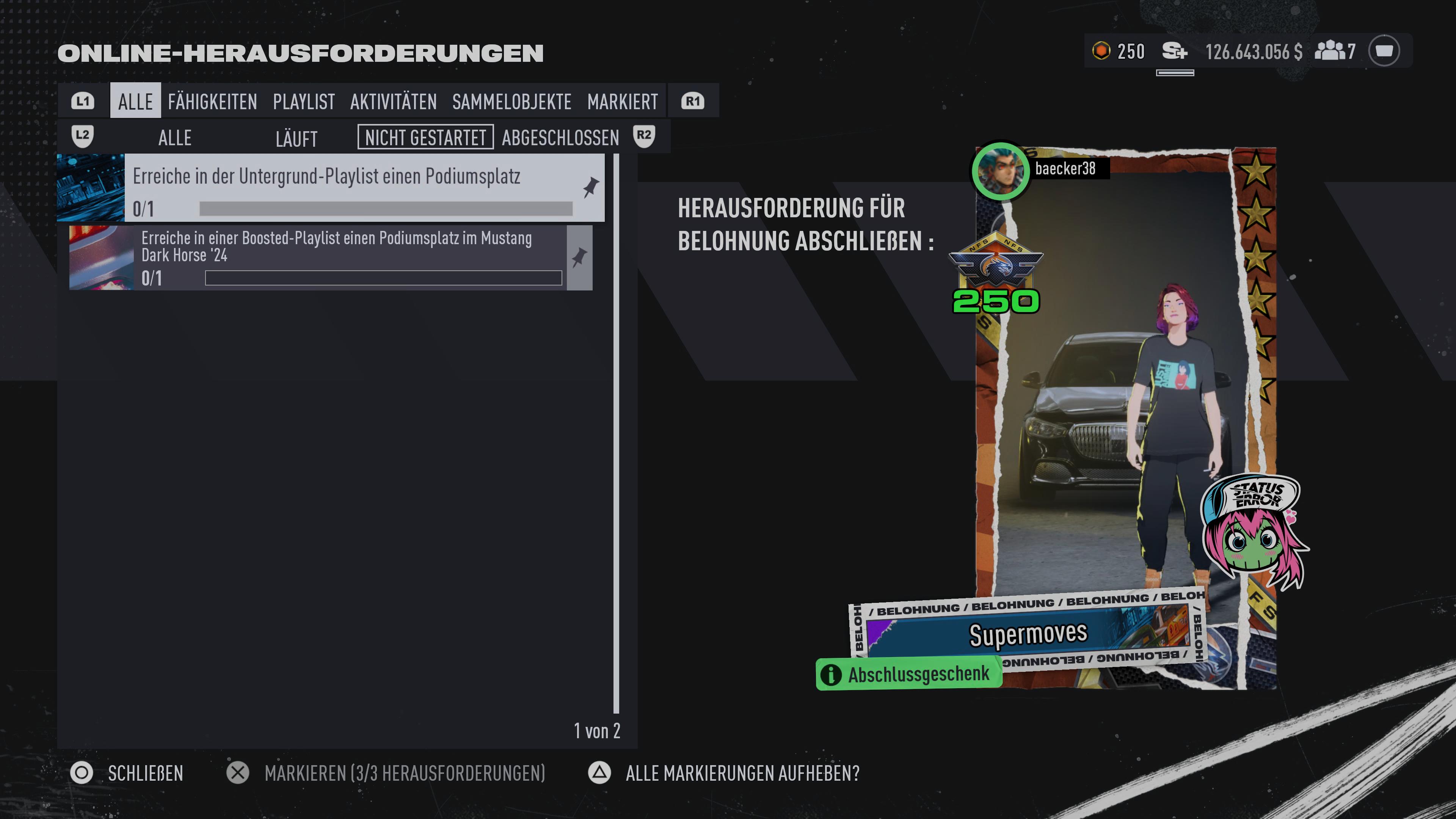Toggle pin on the Untergrund-Playlist challenge
The image size is (1456, 819).
591,187
